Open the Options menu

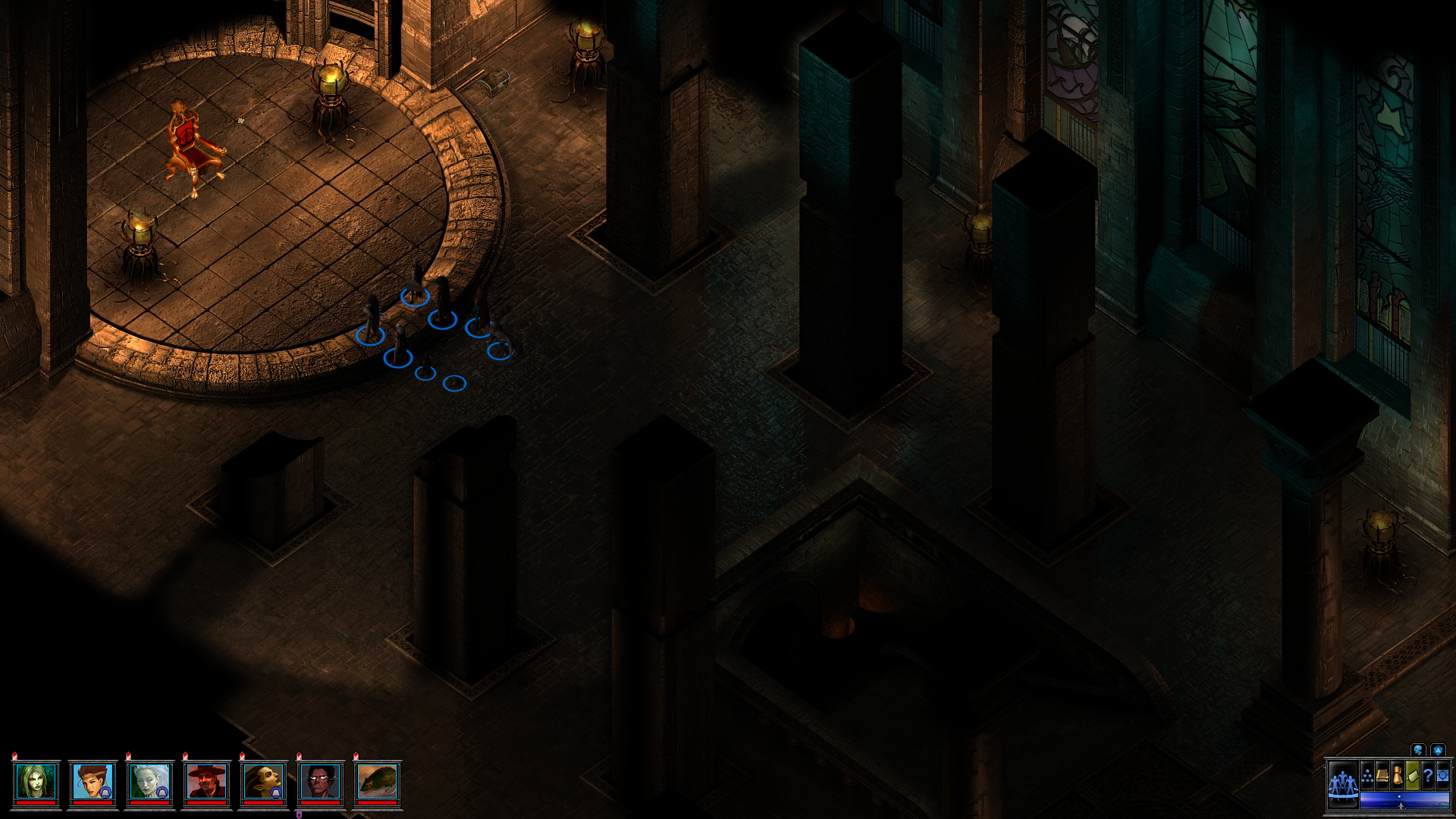tap(1442, 776)
